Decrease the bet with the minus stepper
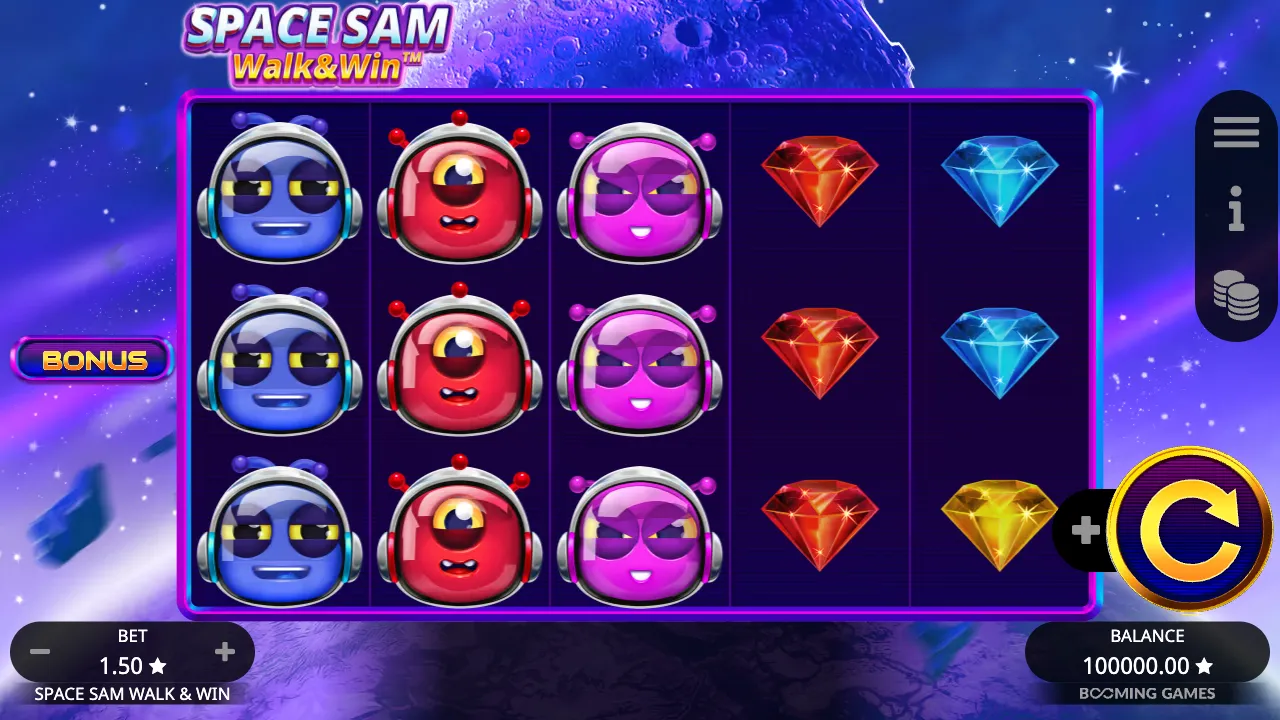The width and height of the screenshot is (1280, 720). (x=40, y=651)
